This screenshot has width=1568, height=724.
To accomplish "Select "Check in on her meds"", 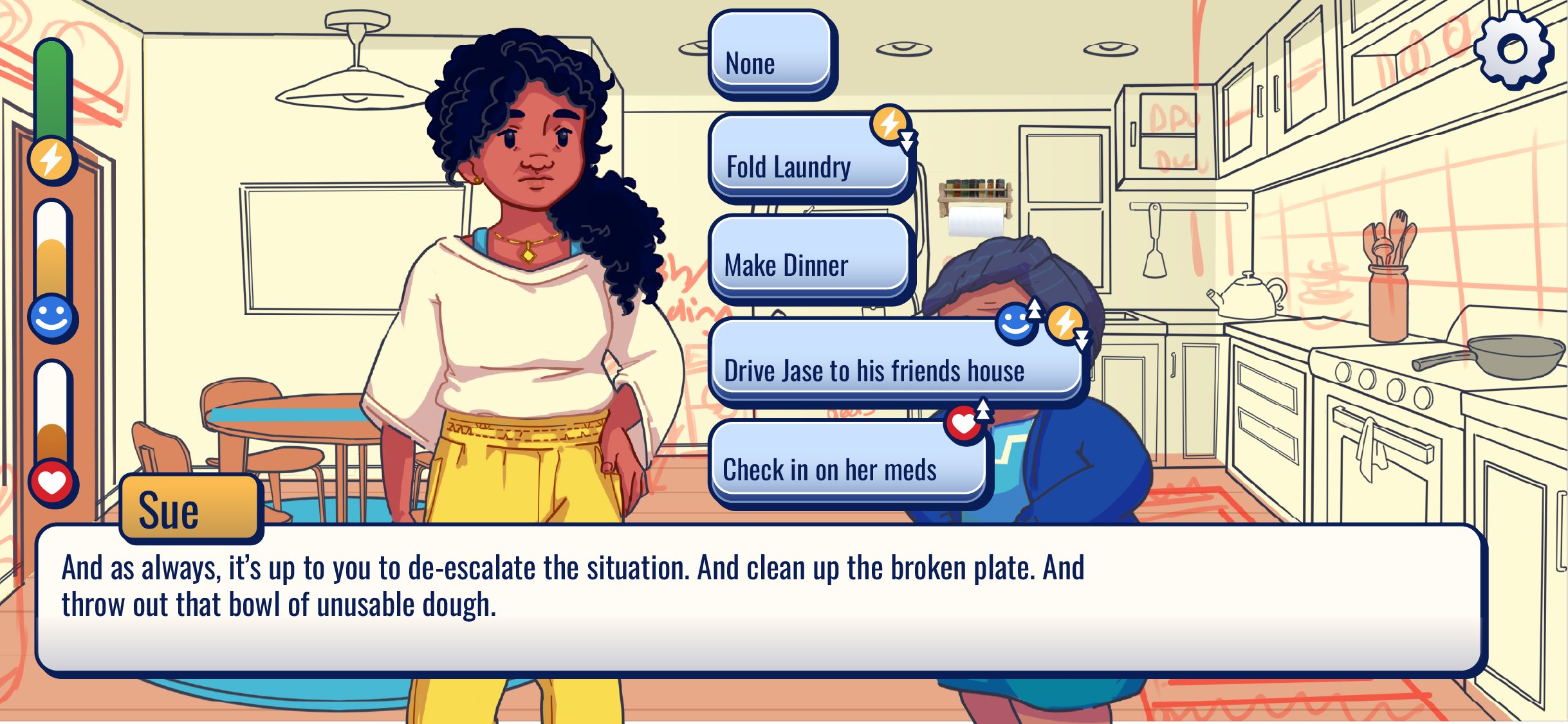I will point(847,463).
